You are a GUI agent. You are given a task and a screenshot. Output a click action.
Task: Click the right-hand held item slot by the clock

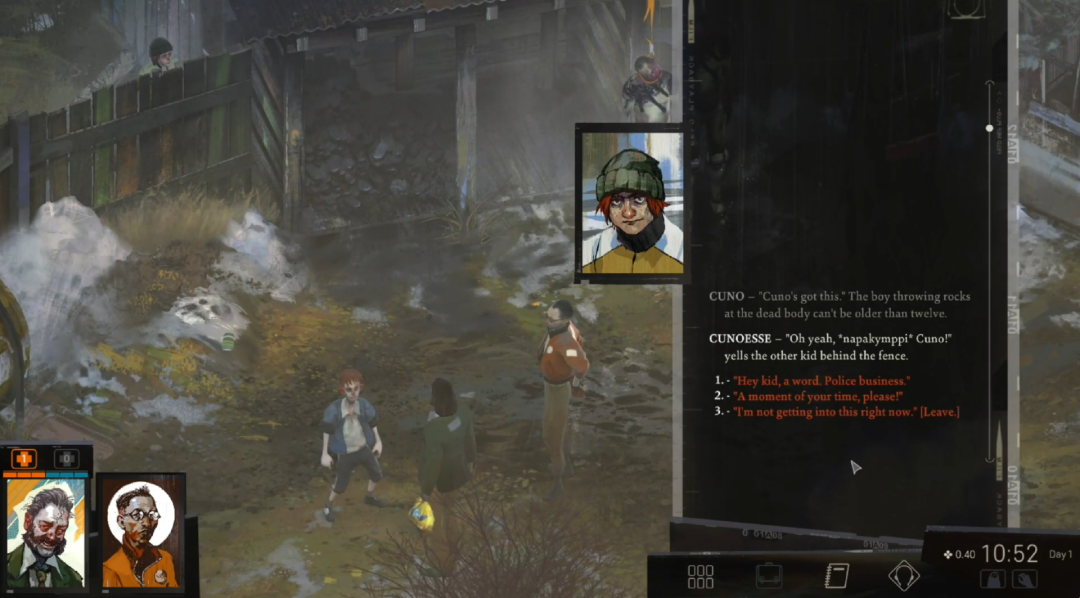(1024, 579)
